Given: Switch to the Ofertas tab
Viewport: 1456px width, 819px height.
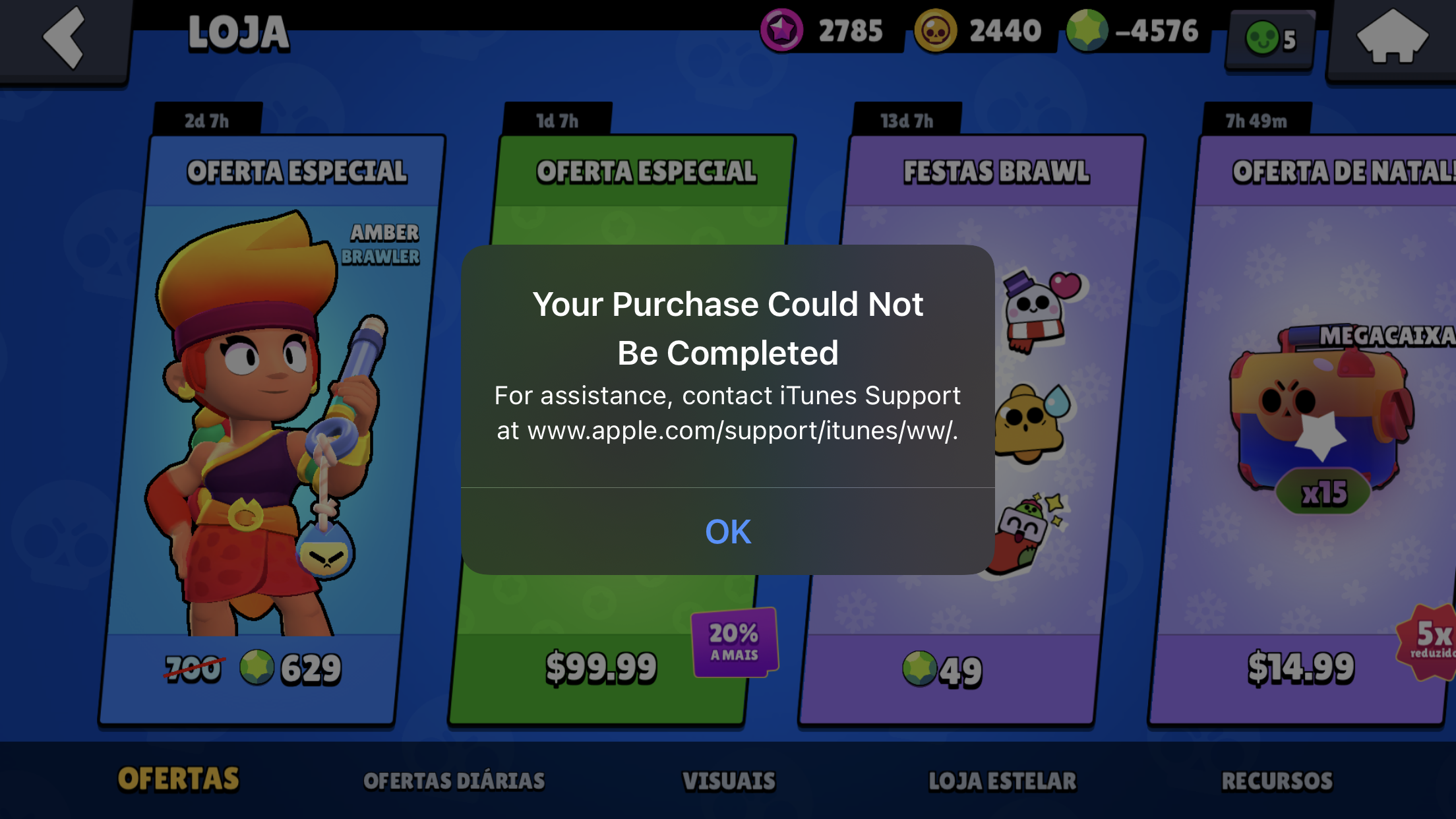Looking at the screenshot, I should click(178, 779).
